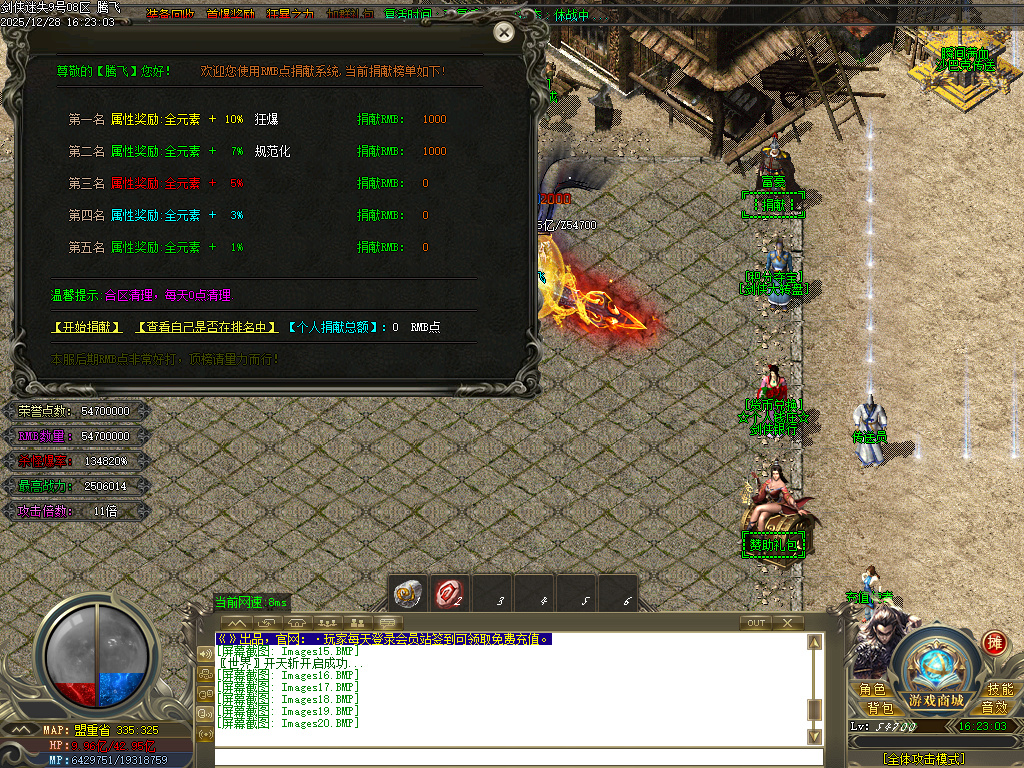Click the chat text input field
This screenshot has height=768, width=1024.
coord(510,757)
